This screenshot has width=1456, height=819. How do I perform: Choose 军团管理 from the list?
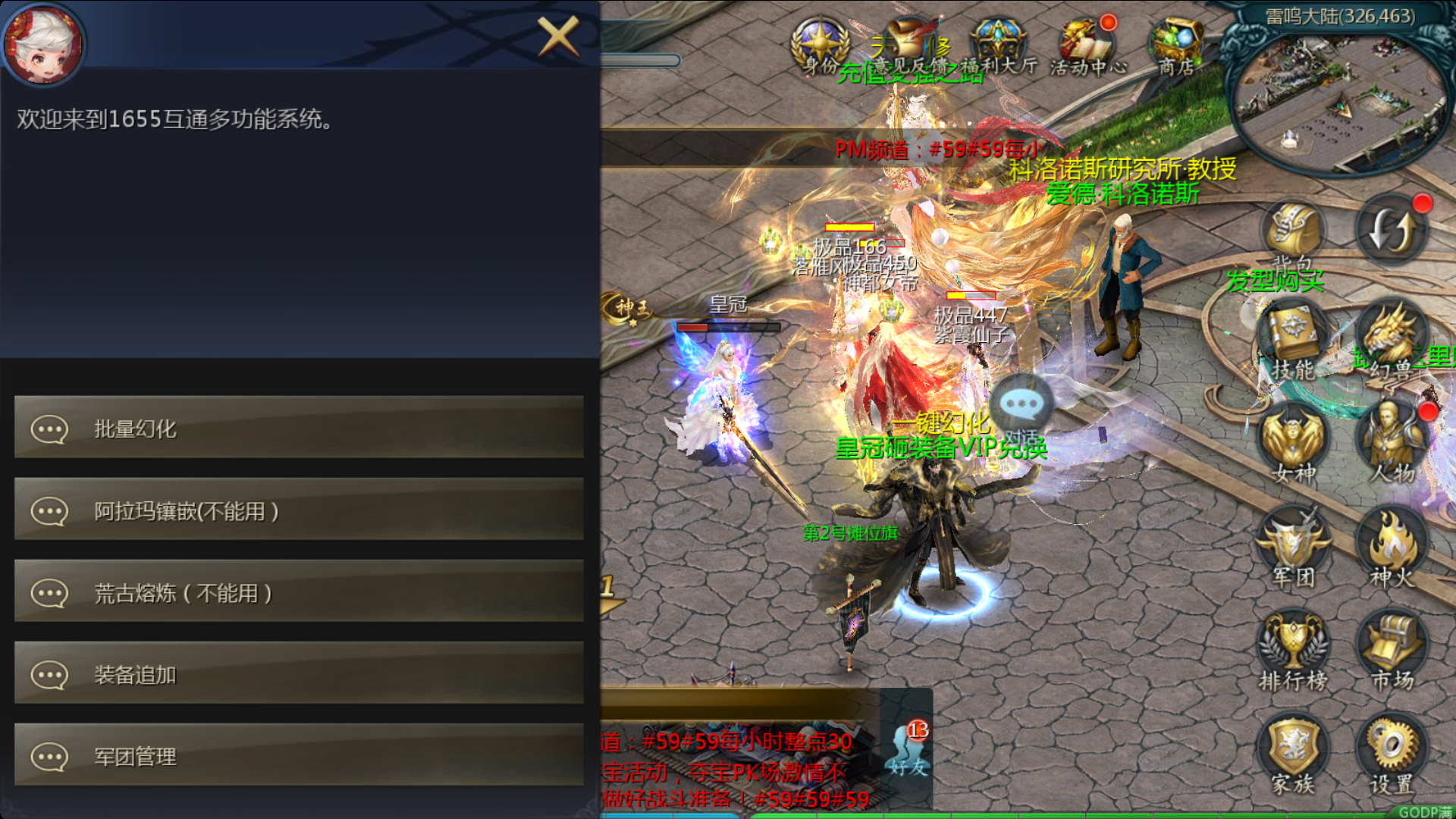click(299, 755)
